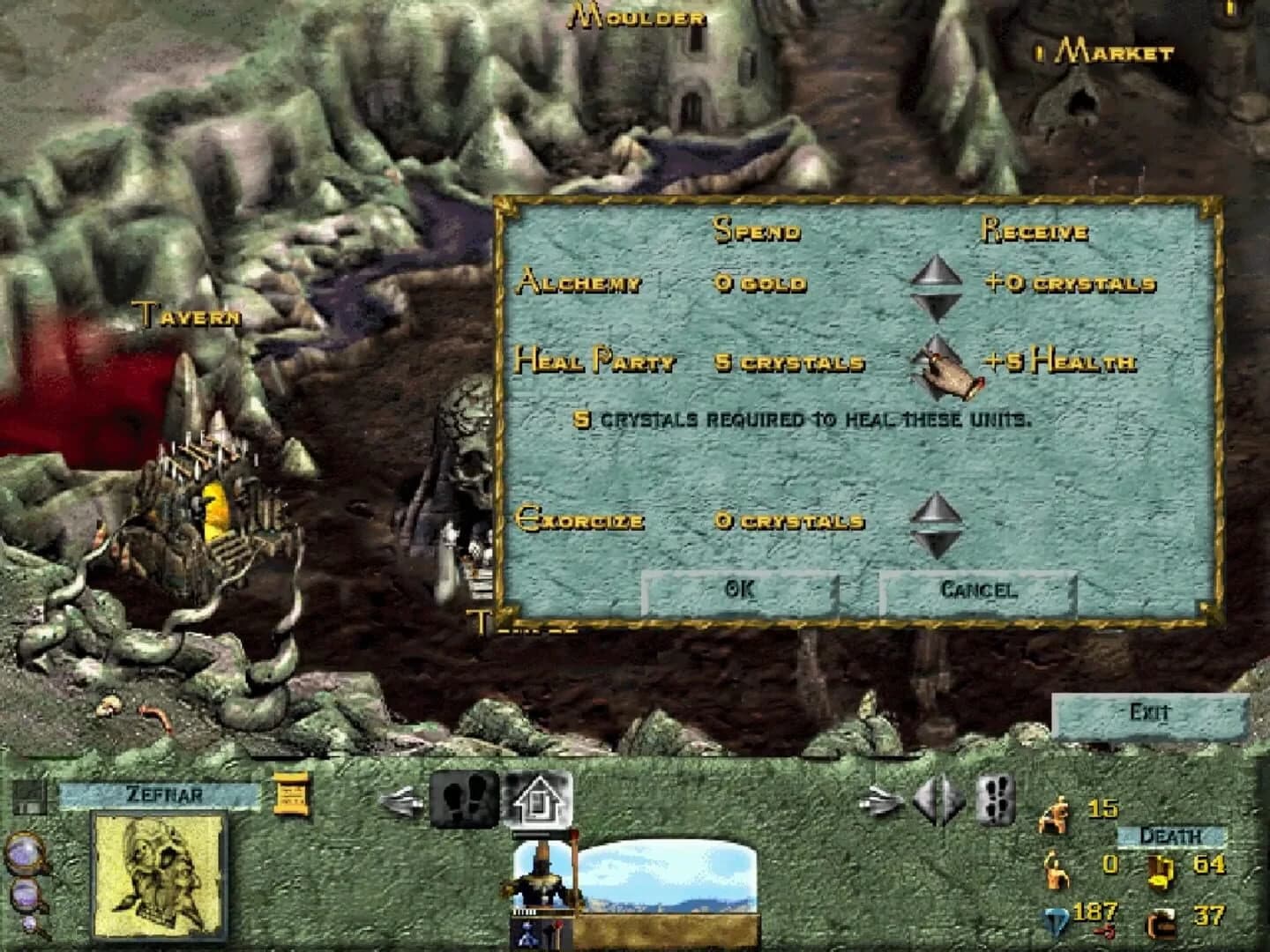Select the smallest magnifying glass zoom icon
1270x952 pixels.
pyautogui.click(x=29, y=925)
